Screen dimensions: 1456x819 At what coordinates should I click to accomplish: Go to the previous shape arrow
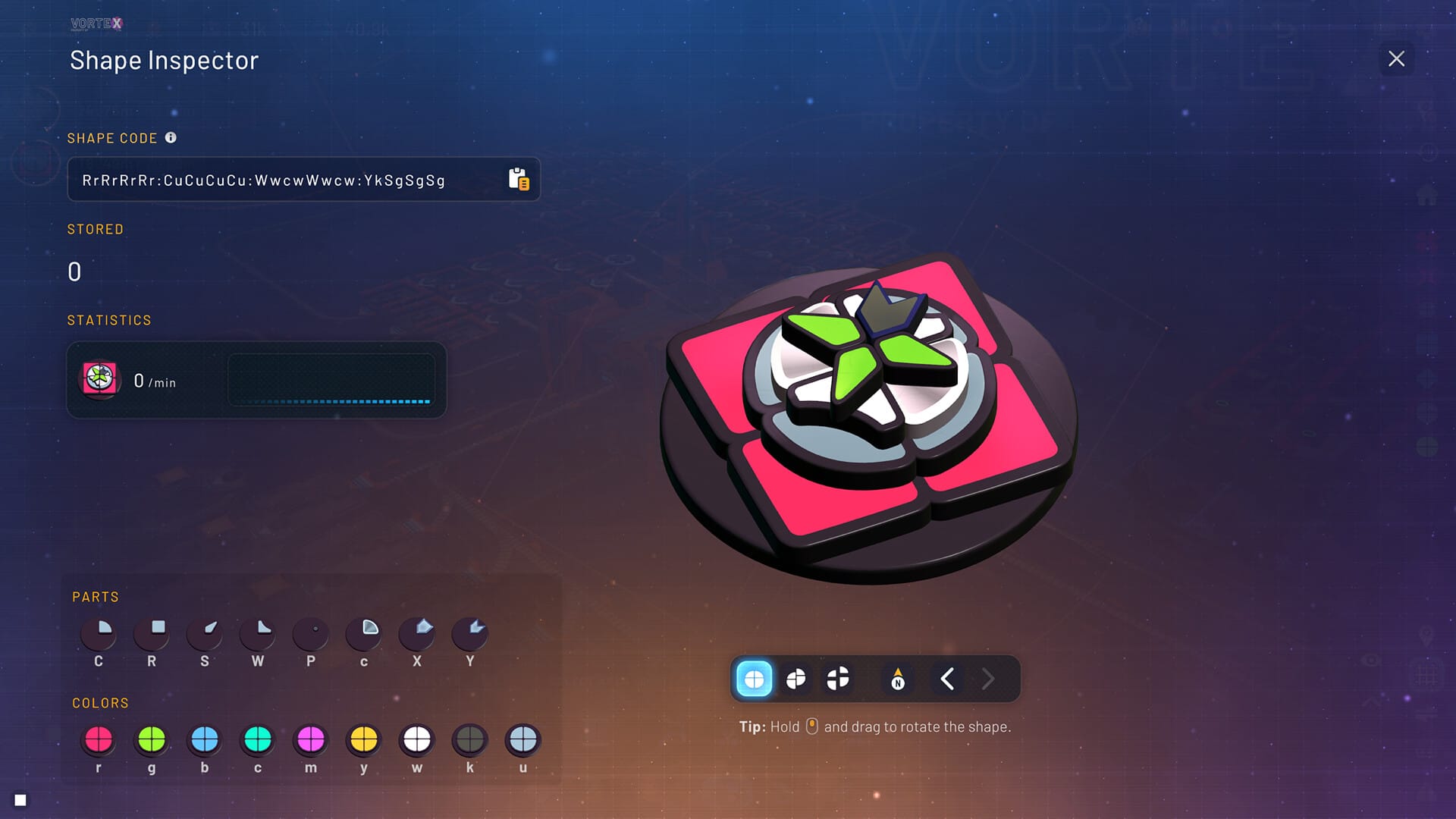946,679
